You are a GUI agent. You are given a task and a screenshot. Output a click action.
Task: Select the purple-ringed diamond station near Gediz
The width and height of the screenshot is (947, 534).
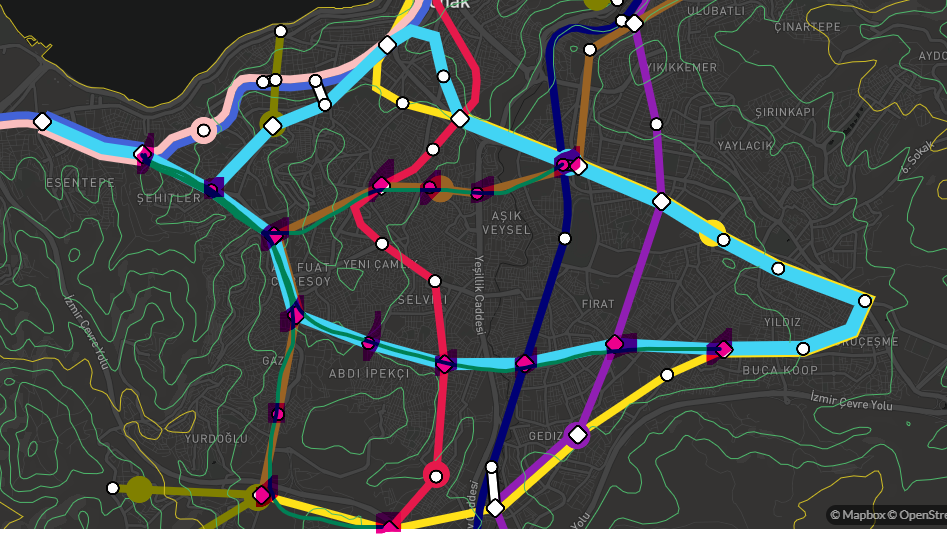(577, 434)
